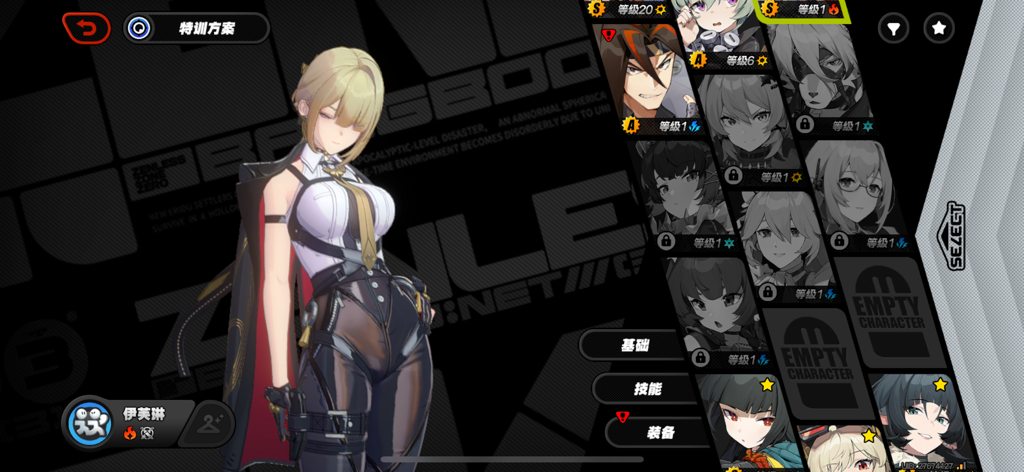The width and height of the screenshot is (1024, 472).
Task: Open the 装备 equipment tab
Action: (x=659, y=432)
